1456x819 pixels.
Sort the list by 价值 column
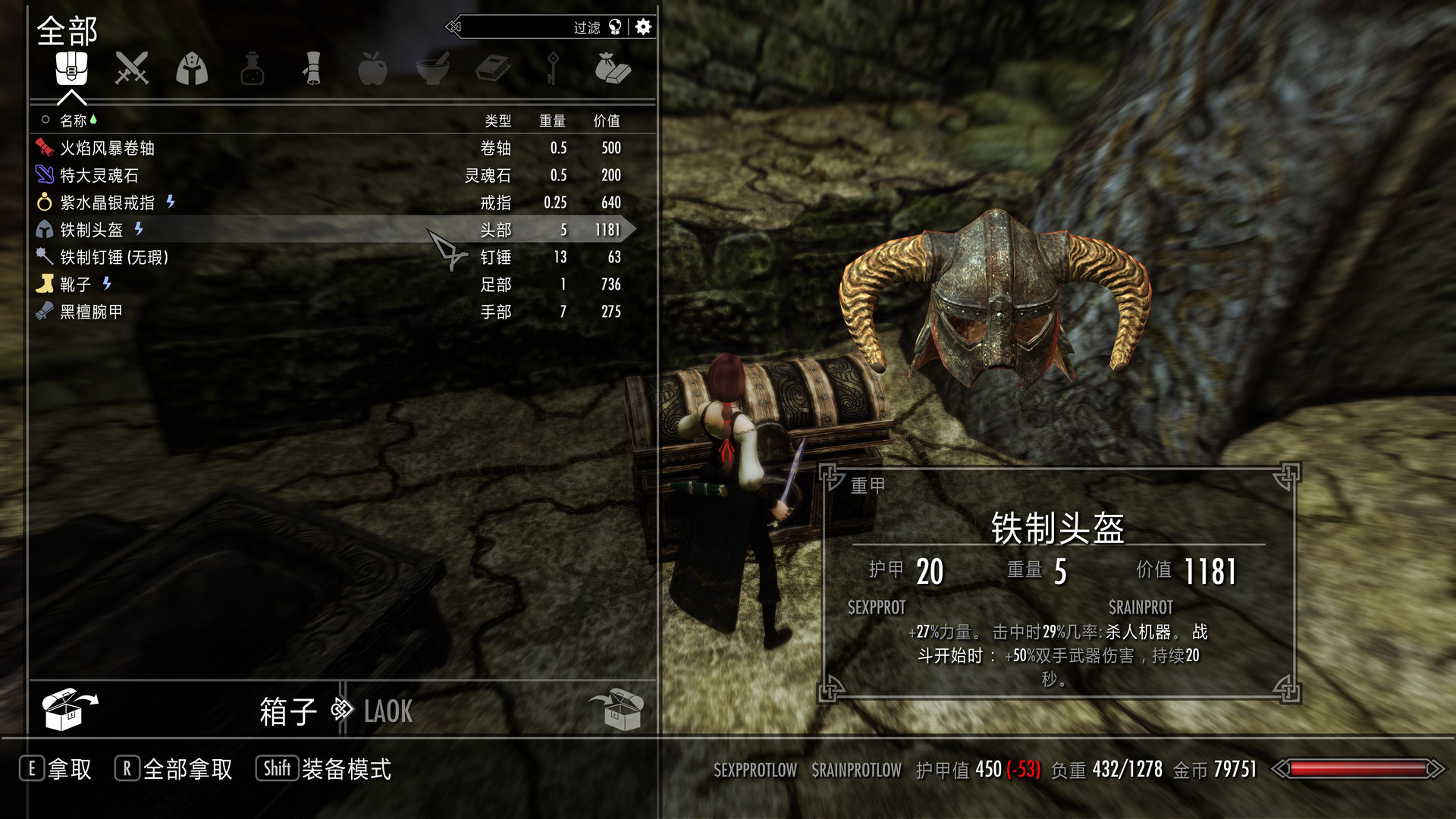tap(606, 121)
